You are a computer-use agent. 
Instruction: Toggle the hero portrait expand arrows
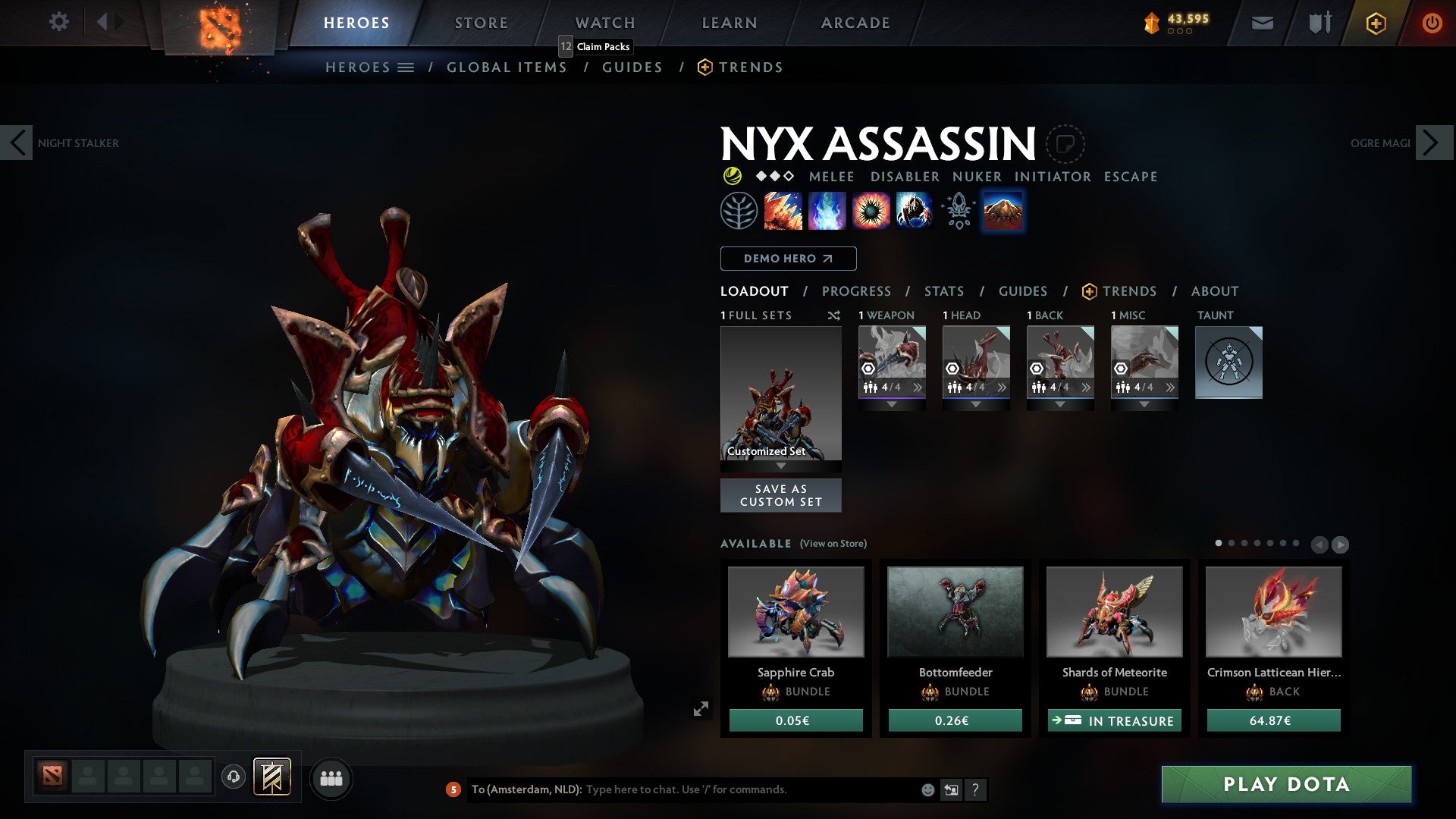coord(701,708)
